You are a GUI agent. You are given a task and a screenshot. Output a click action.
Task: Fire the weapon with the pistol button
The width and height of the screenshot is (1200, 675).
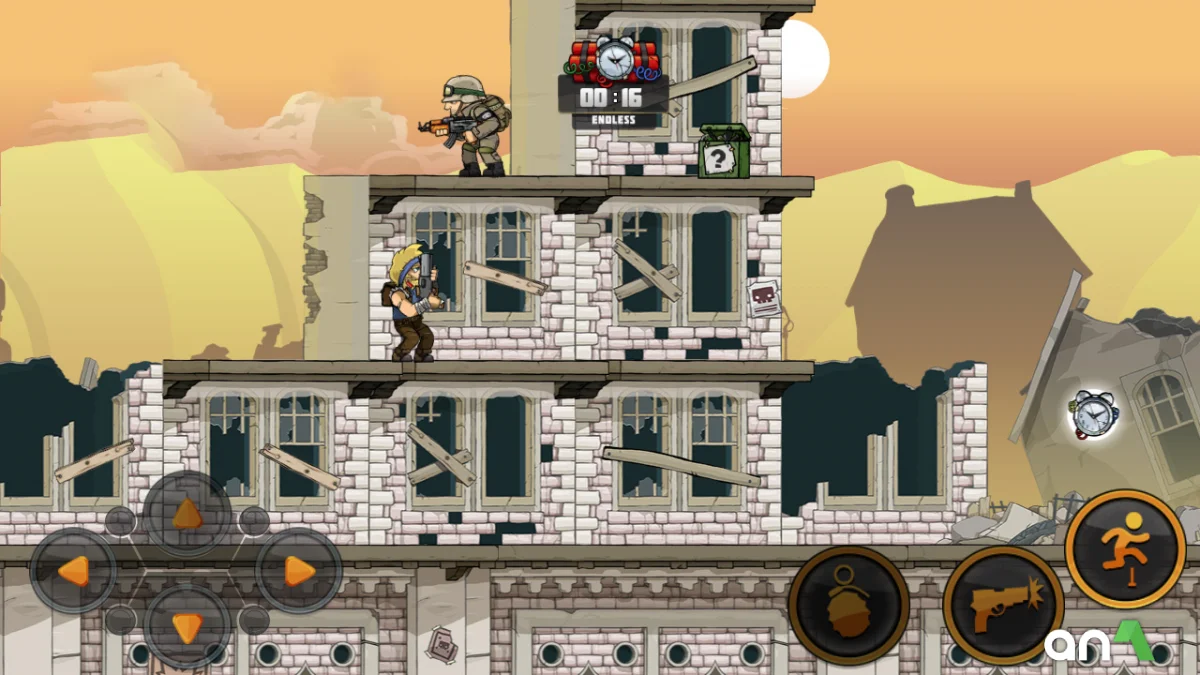point(1002,605)
